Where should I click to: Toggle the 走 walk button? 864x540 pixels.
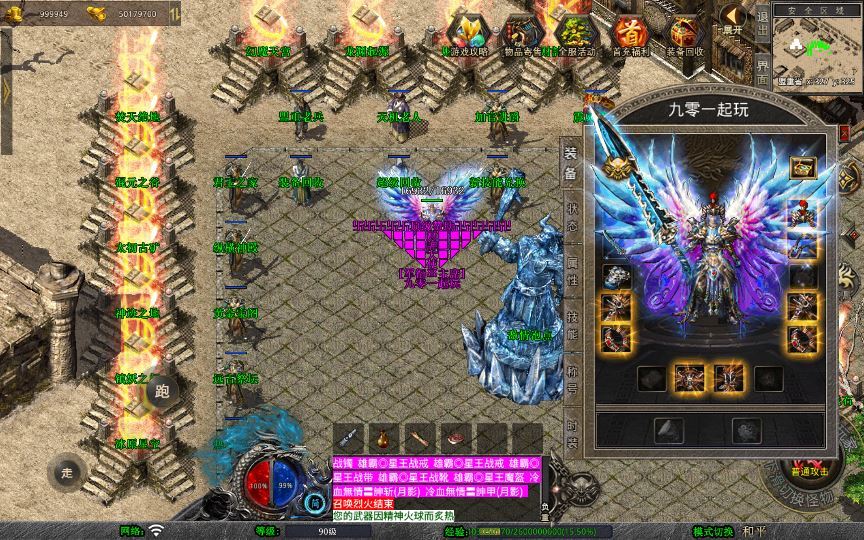(68, 472)
